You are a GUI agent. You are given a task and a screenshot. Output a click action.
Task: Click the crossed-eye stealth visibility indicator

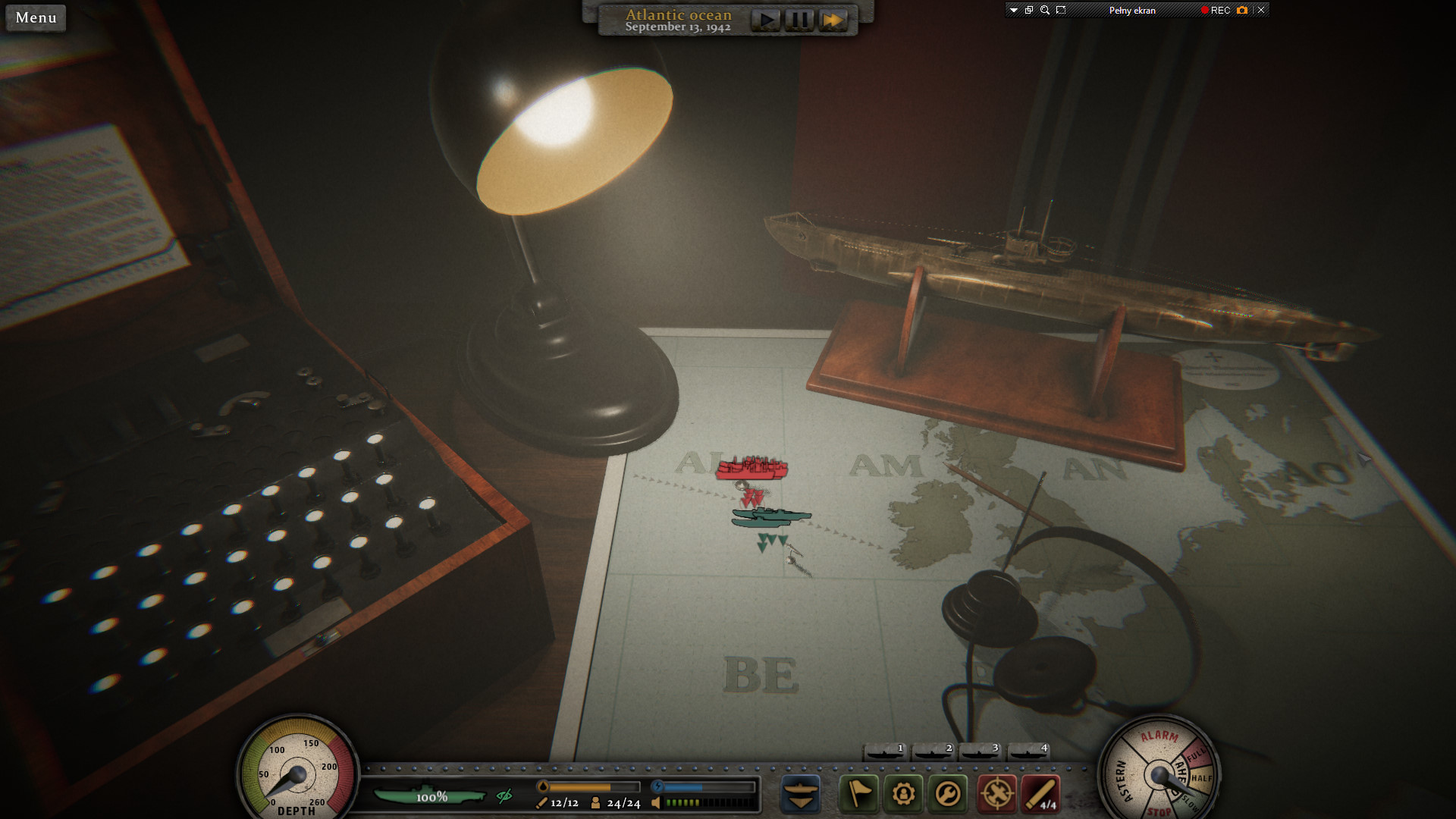504,796
